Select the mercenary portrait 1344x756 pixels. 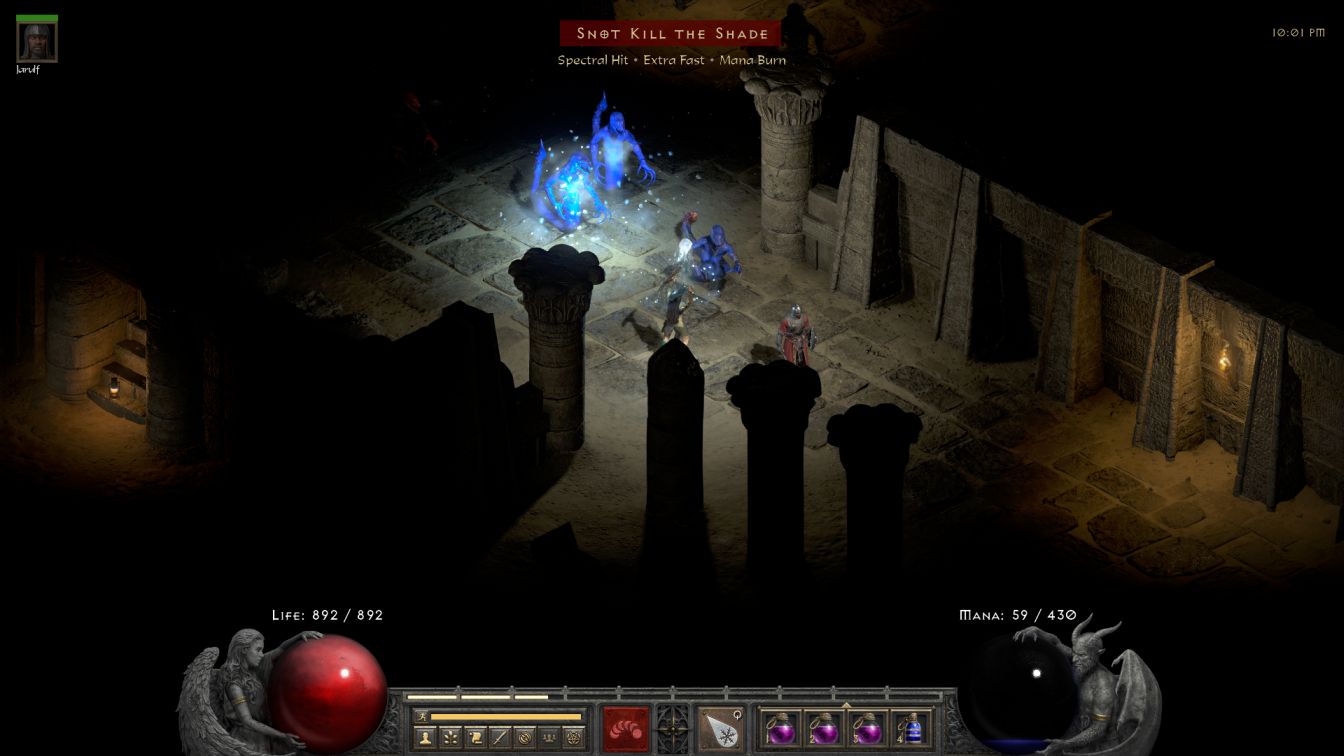37,41
